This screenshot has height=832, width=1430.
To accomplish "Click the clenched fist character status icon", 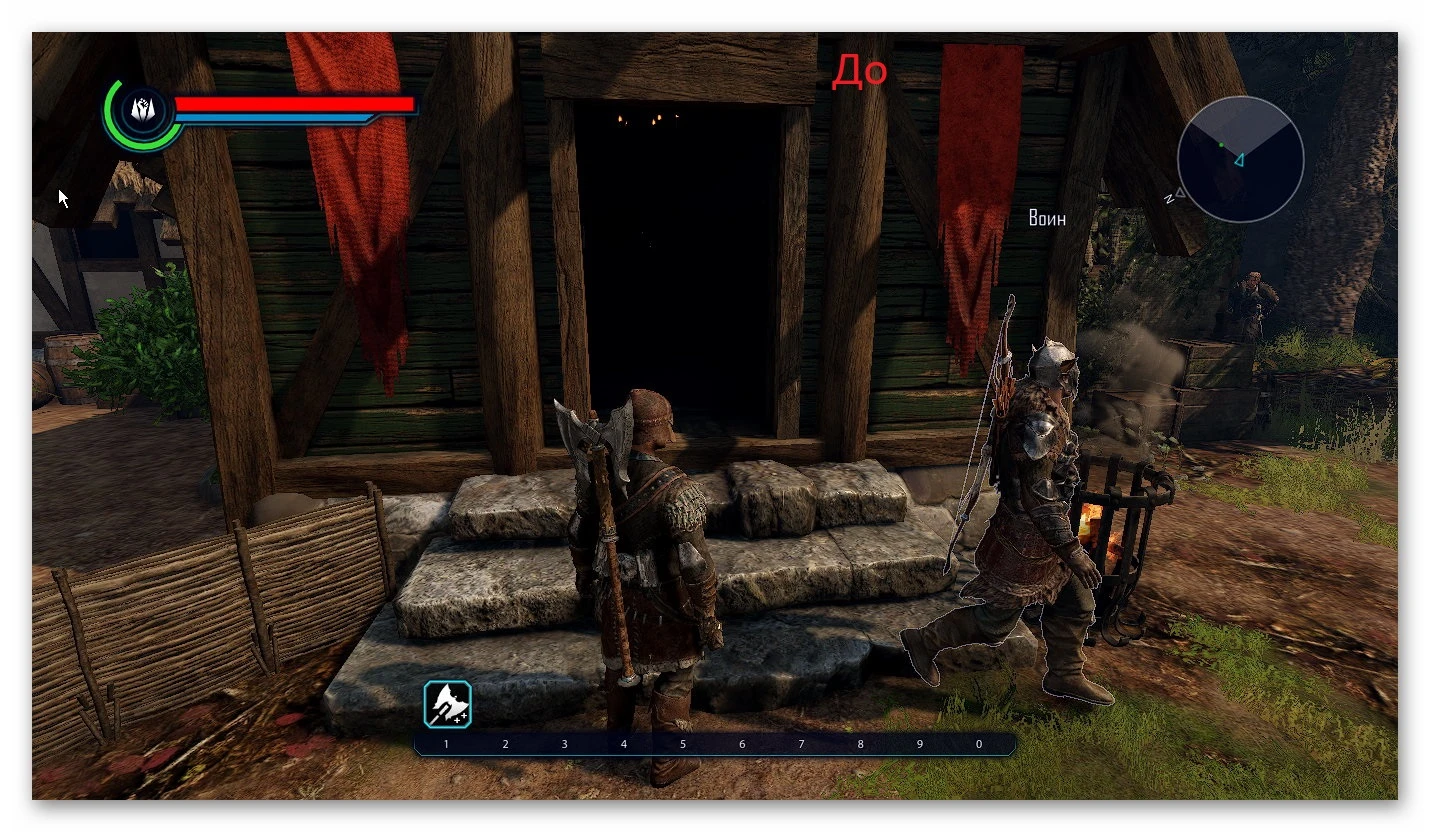I will pyautogui.click(x=142, y=110).
